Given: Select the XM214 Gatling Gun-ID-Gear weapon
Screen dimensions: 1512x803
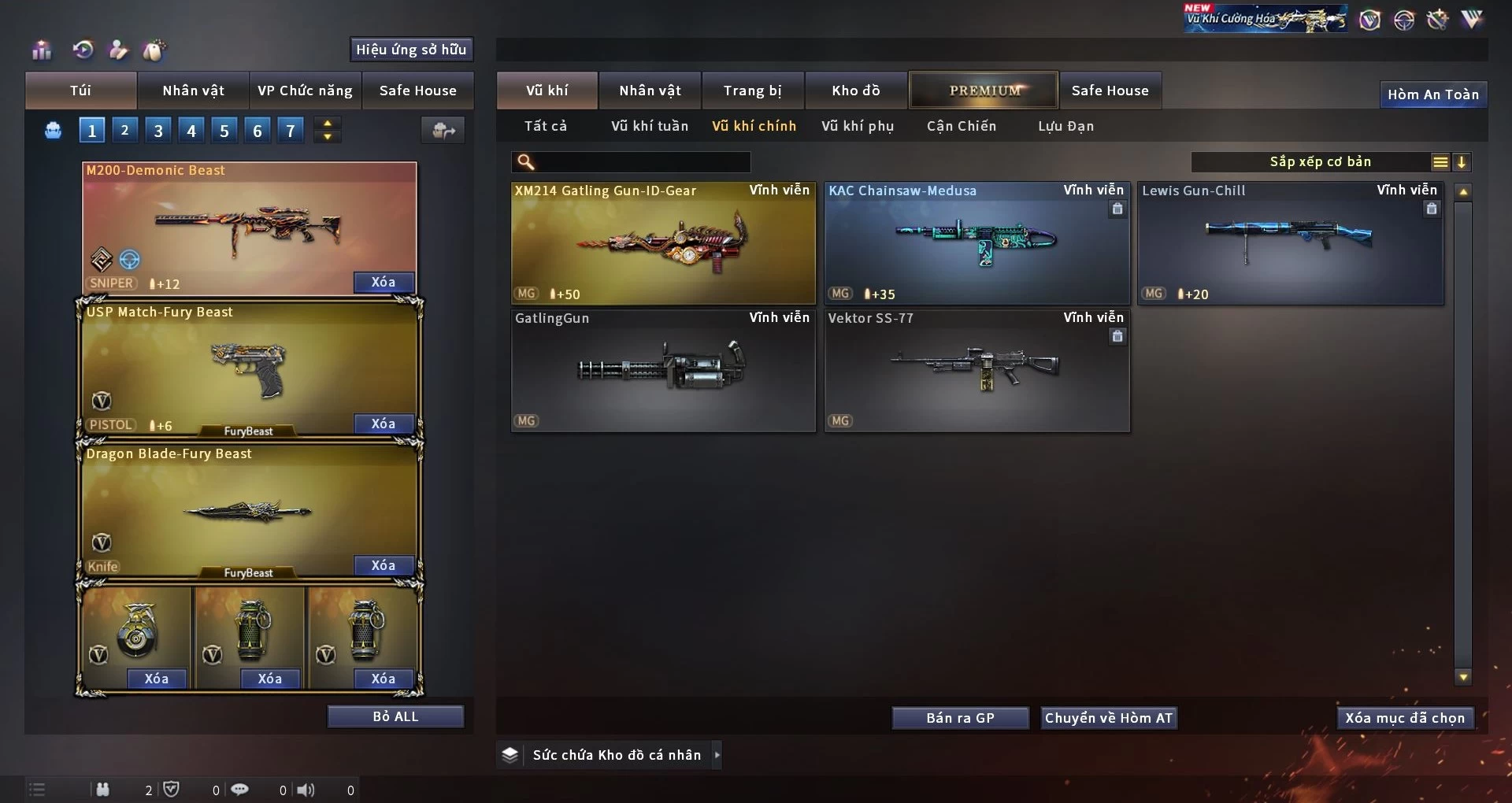Looking at the screenshot, I should click(663, 243).
